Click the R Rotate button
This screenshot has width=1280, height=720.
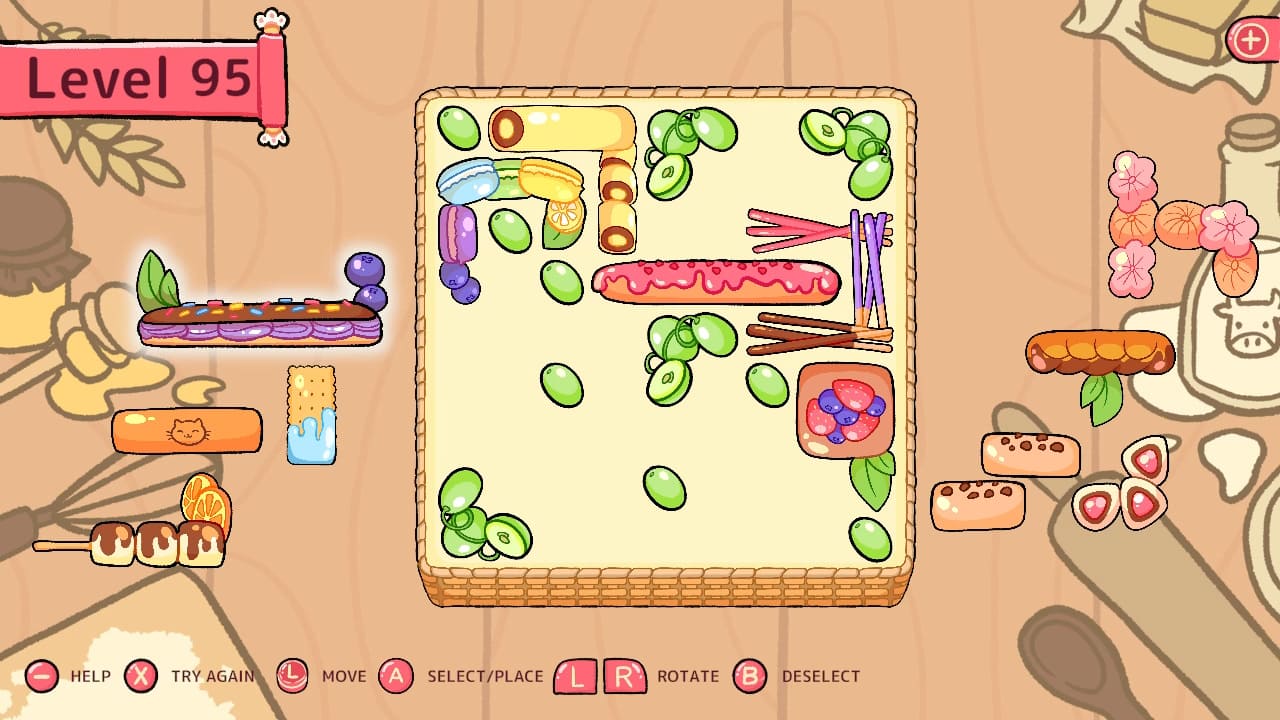point(625,676)
